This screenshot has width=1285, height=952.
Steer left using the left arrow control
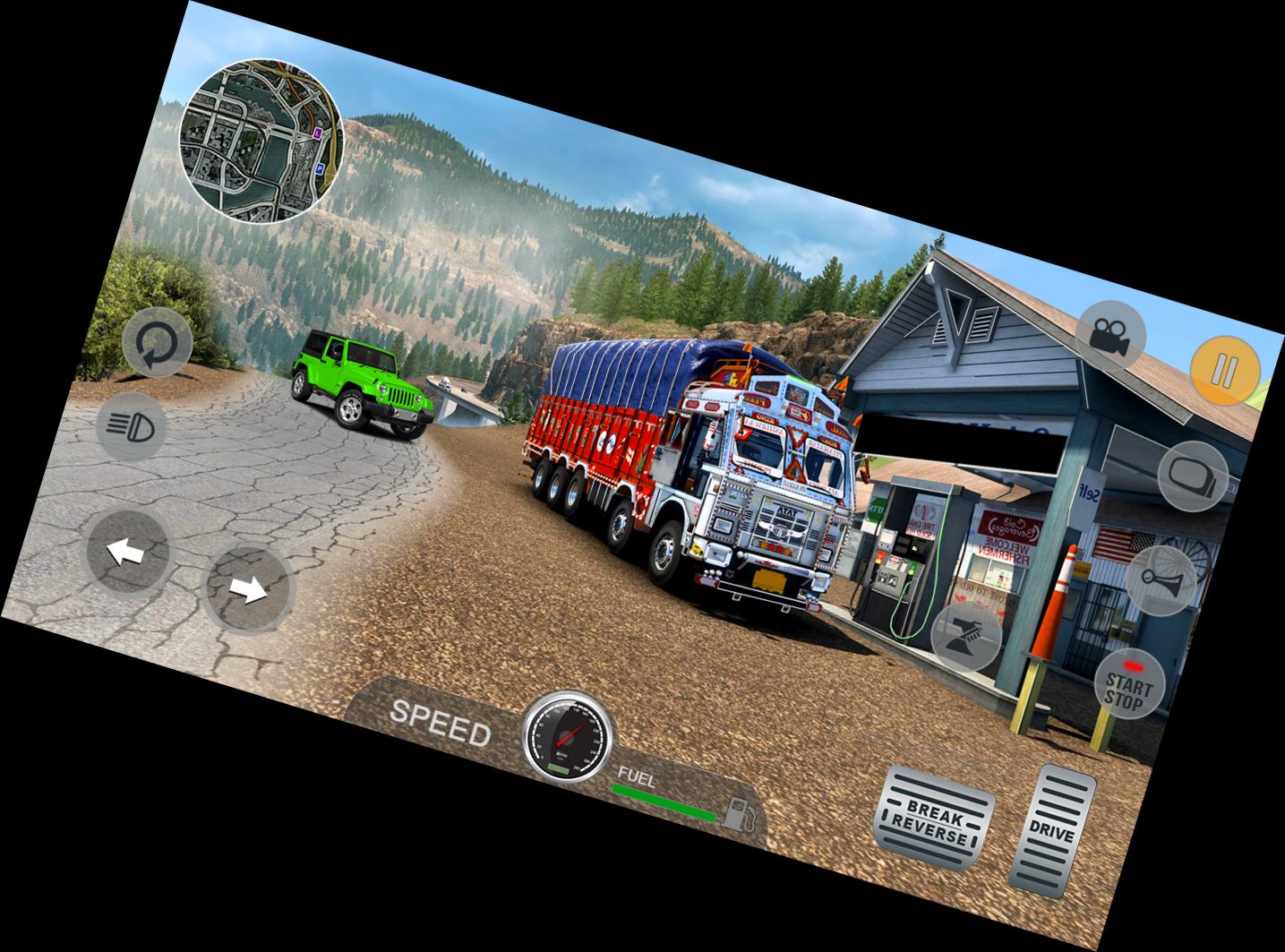[x=128, y=553]
